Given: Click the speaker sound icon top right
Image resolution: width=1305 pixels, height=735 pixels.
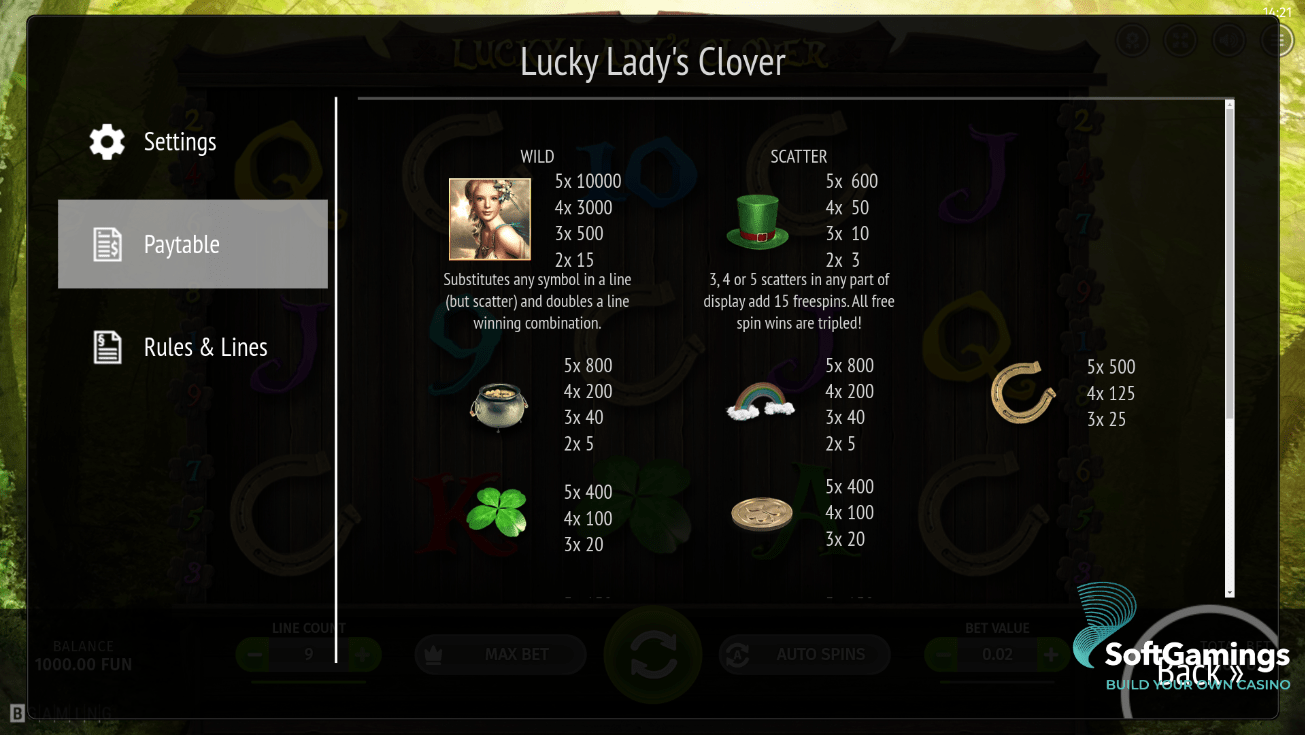Looking at the screenshot, I should coord(1228,40).
